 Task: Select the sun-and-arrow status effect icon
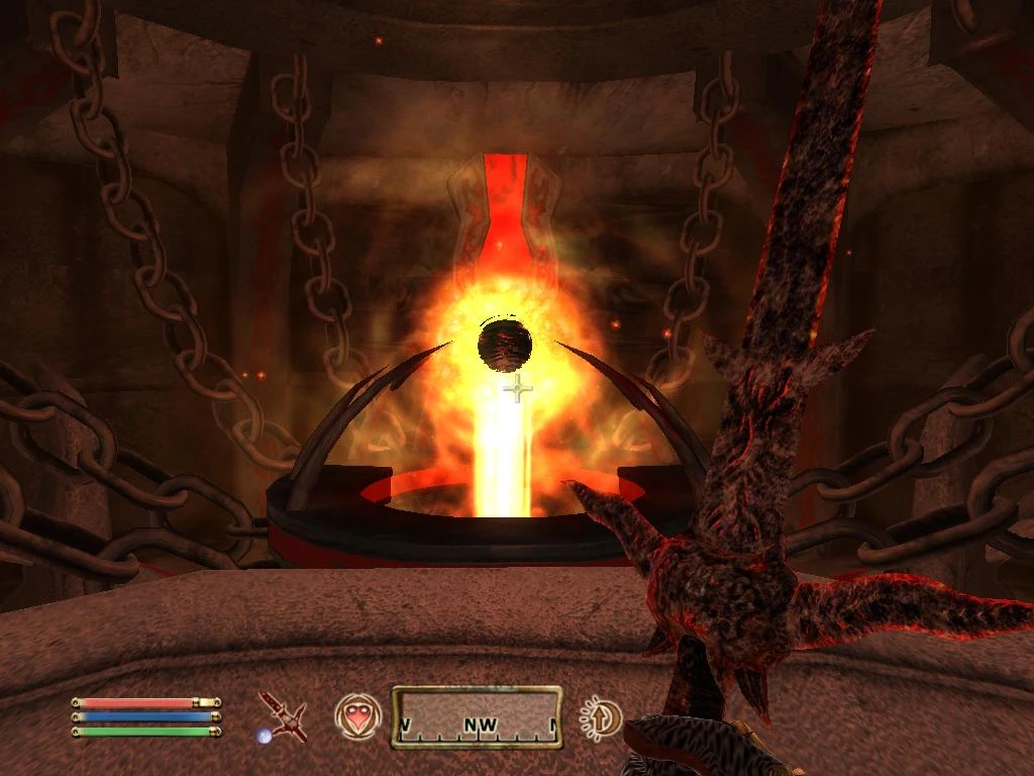pos(600,718)
